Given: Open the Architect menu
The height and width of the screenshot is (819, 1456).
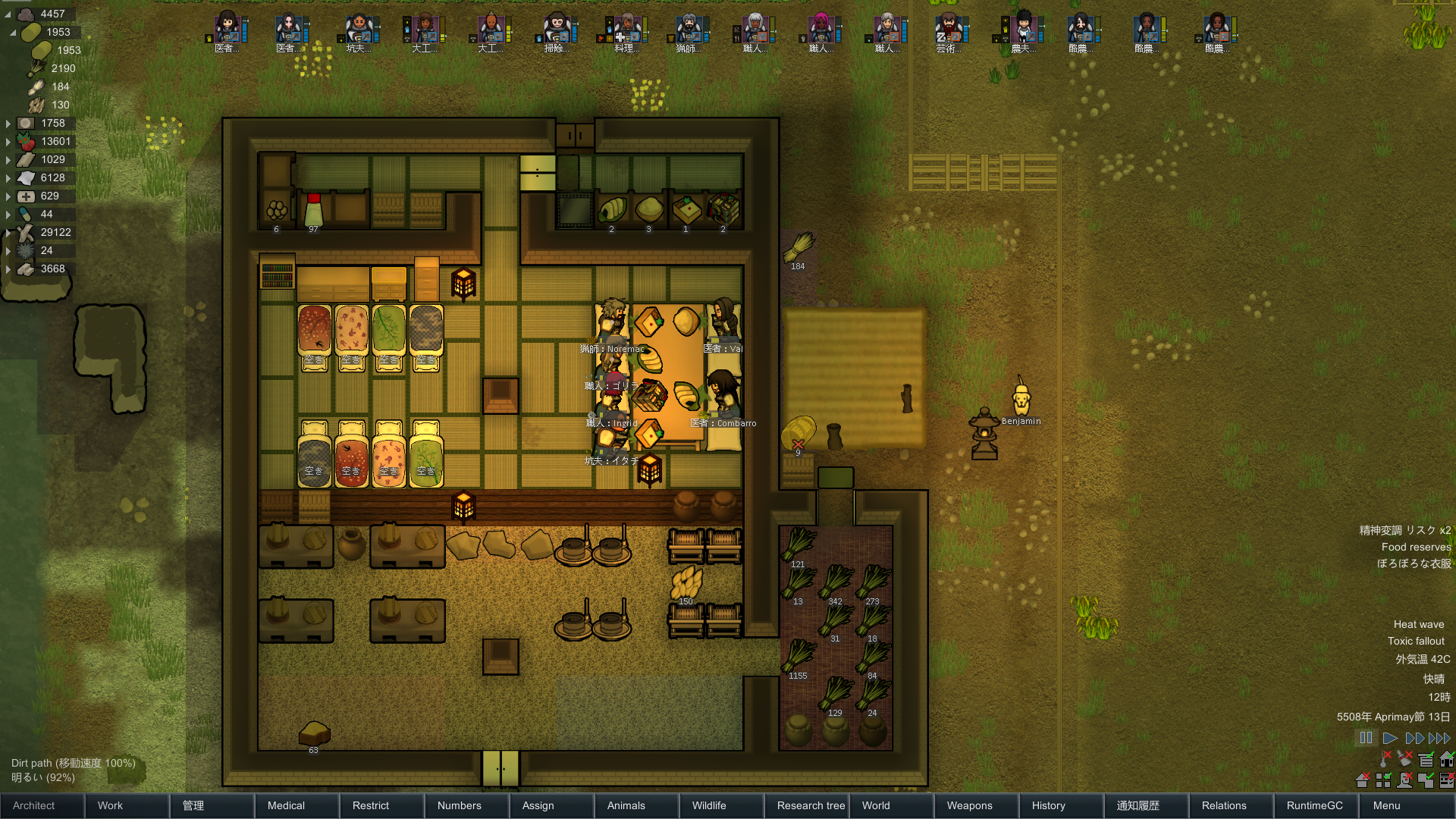Looking at the screenshot, I should click(x=42, y=805).
